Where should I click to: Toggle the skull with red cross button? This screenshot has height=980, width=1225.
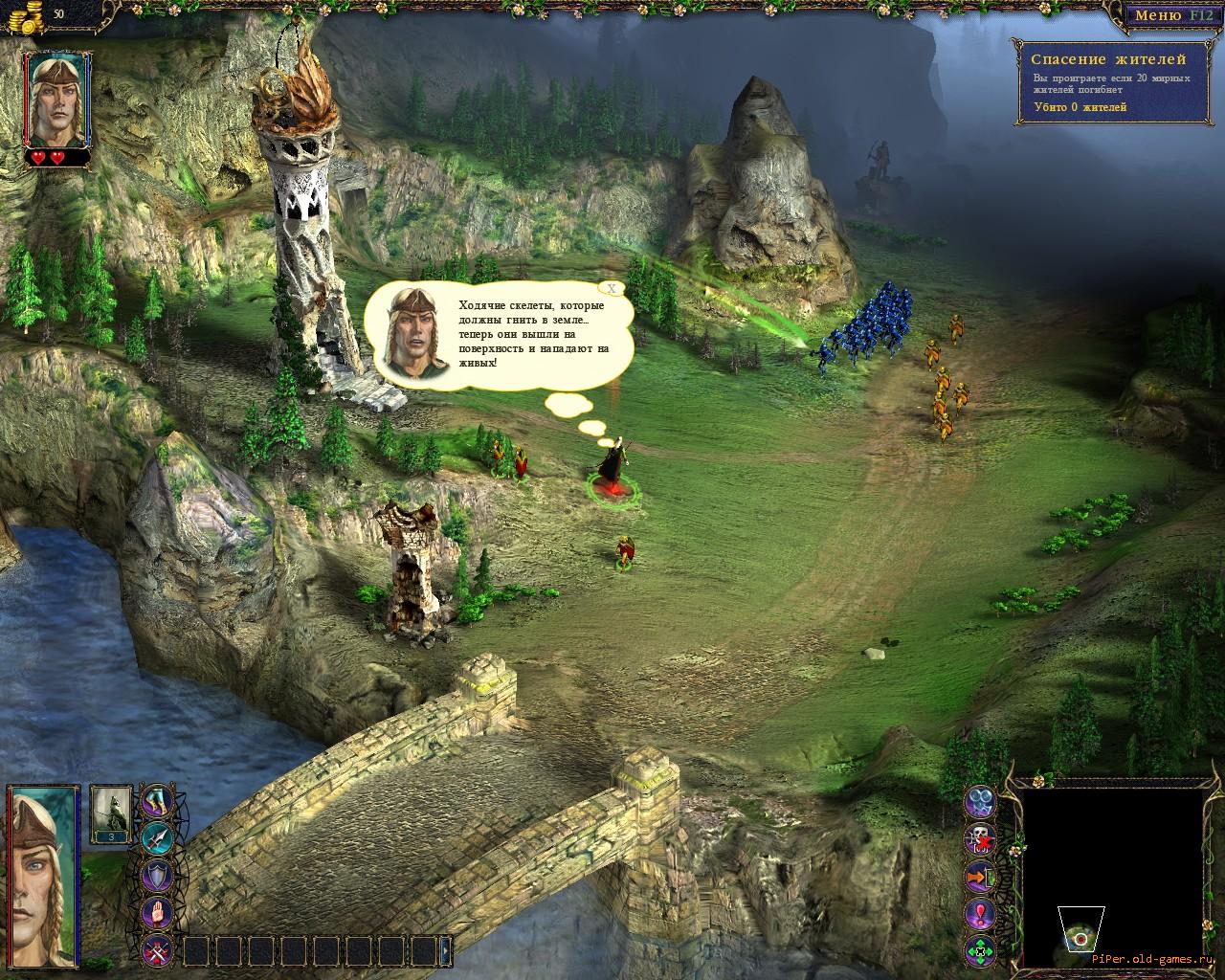[980, 838]
